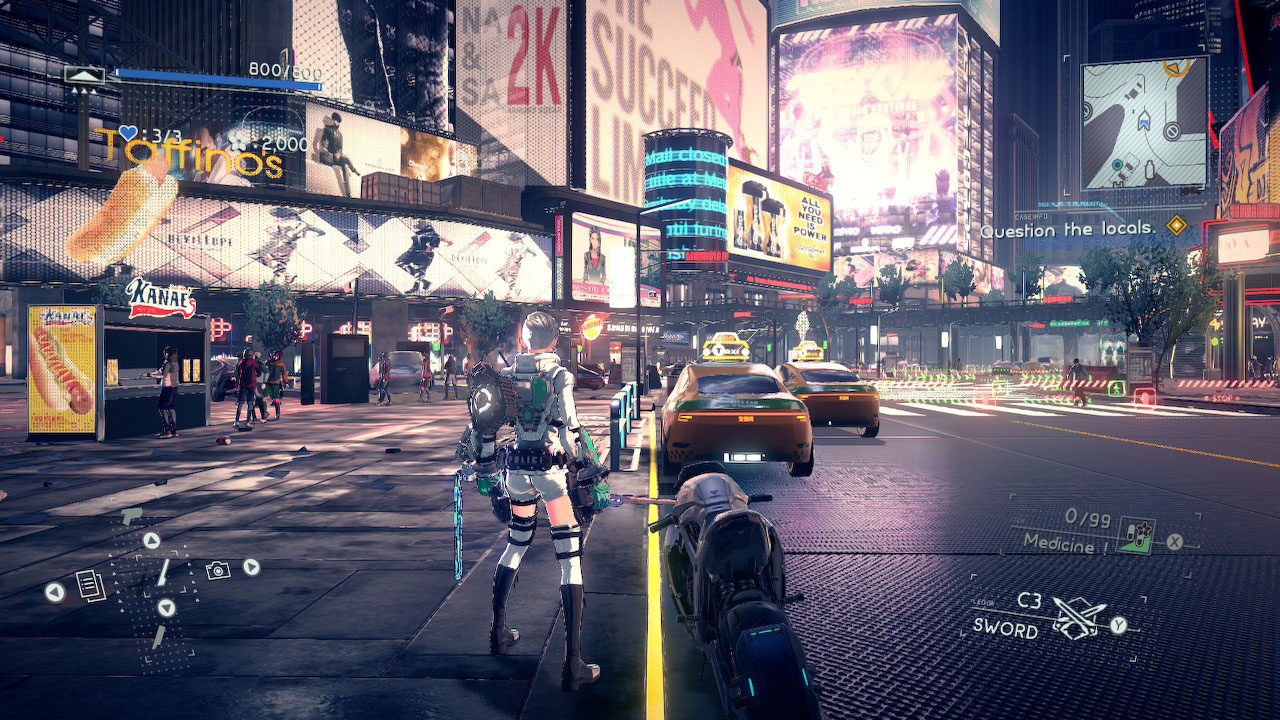The height and width of the screenshot is (720, 1280).
Task: Click the yellow diamond objective marker
Action: [x=1177, y=226]
